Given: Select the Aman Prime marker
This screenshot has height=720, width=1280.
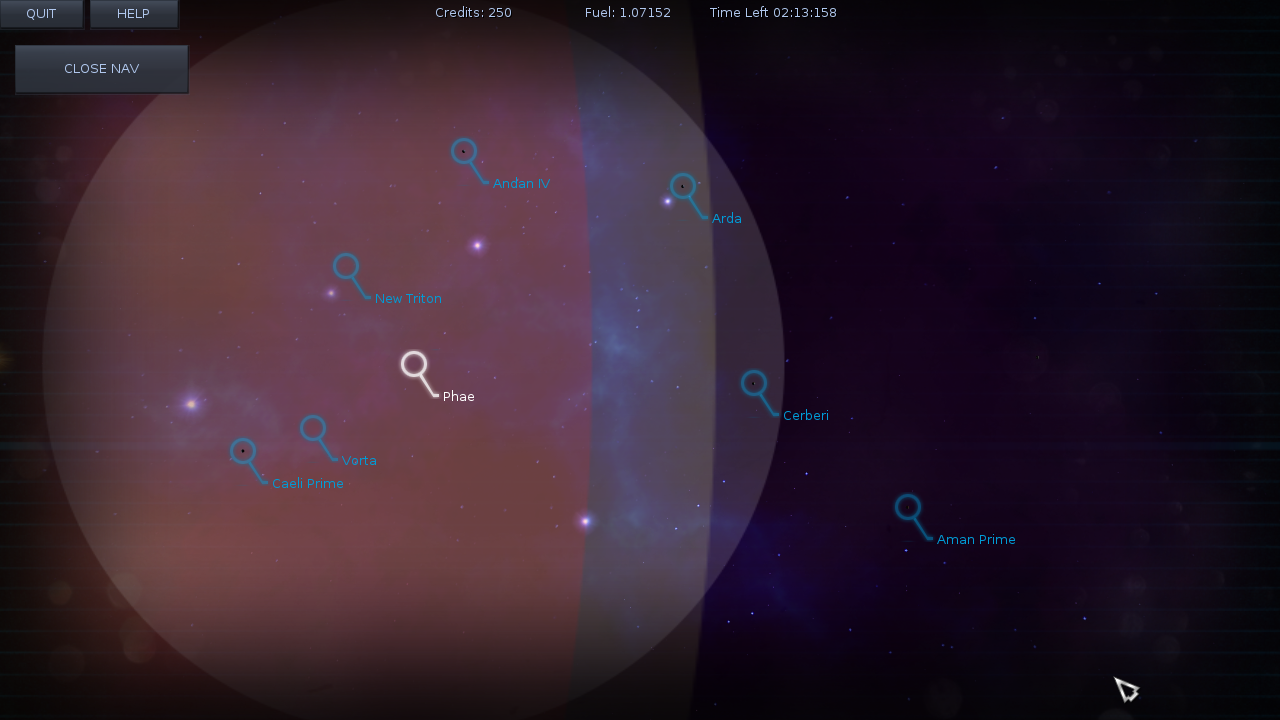Looking at the screenshot, I should coord(908,507).
